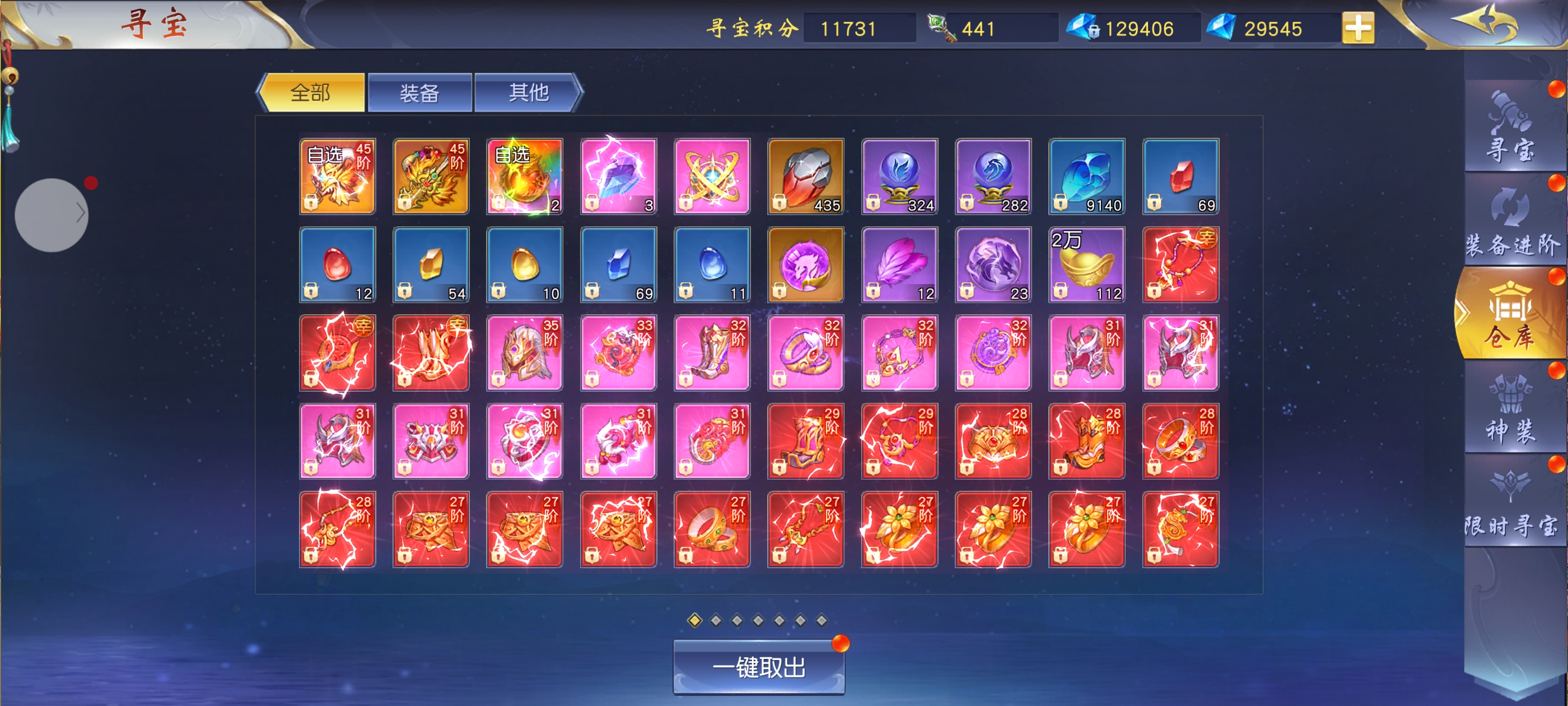Show the 全部 items tab
Screen dimensions: 1568x706
pos(312,92)
